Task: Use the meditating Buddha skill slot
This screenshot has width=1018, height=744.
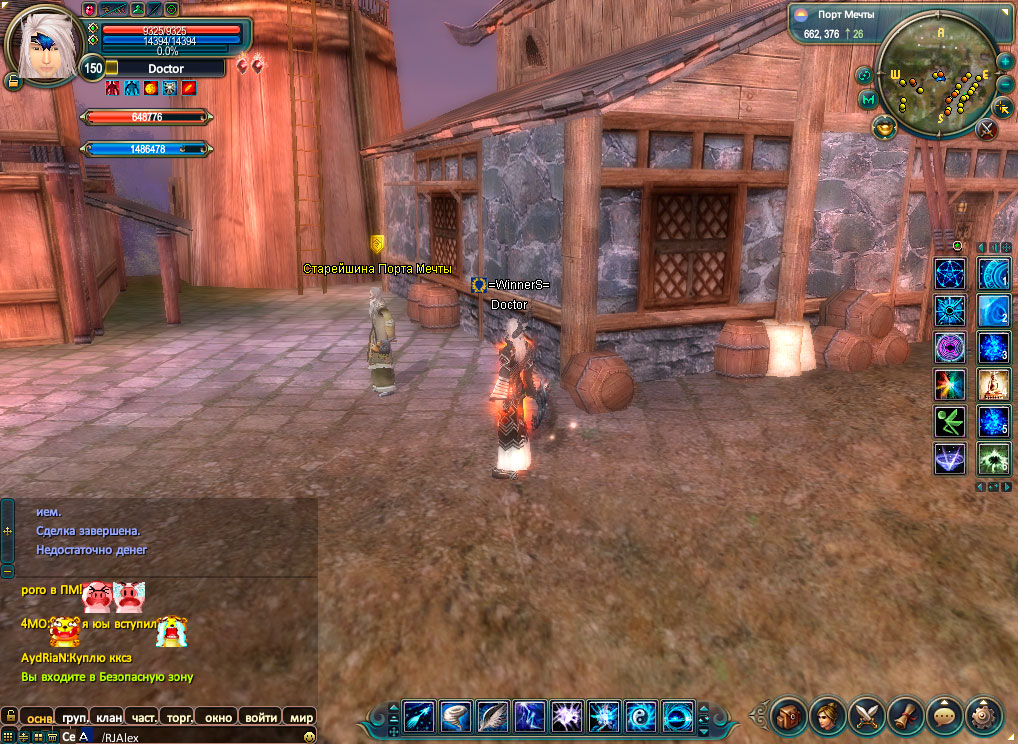Action: click(993, 384)
